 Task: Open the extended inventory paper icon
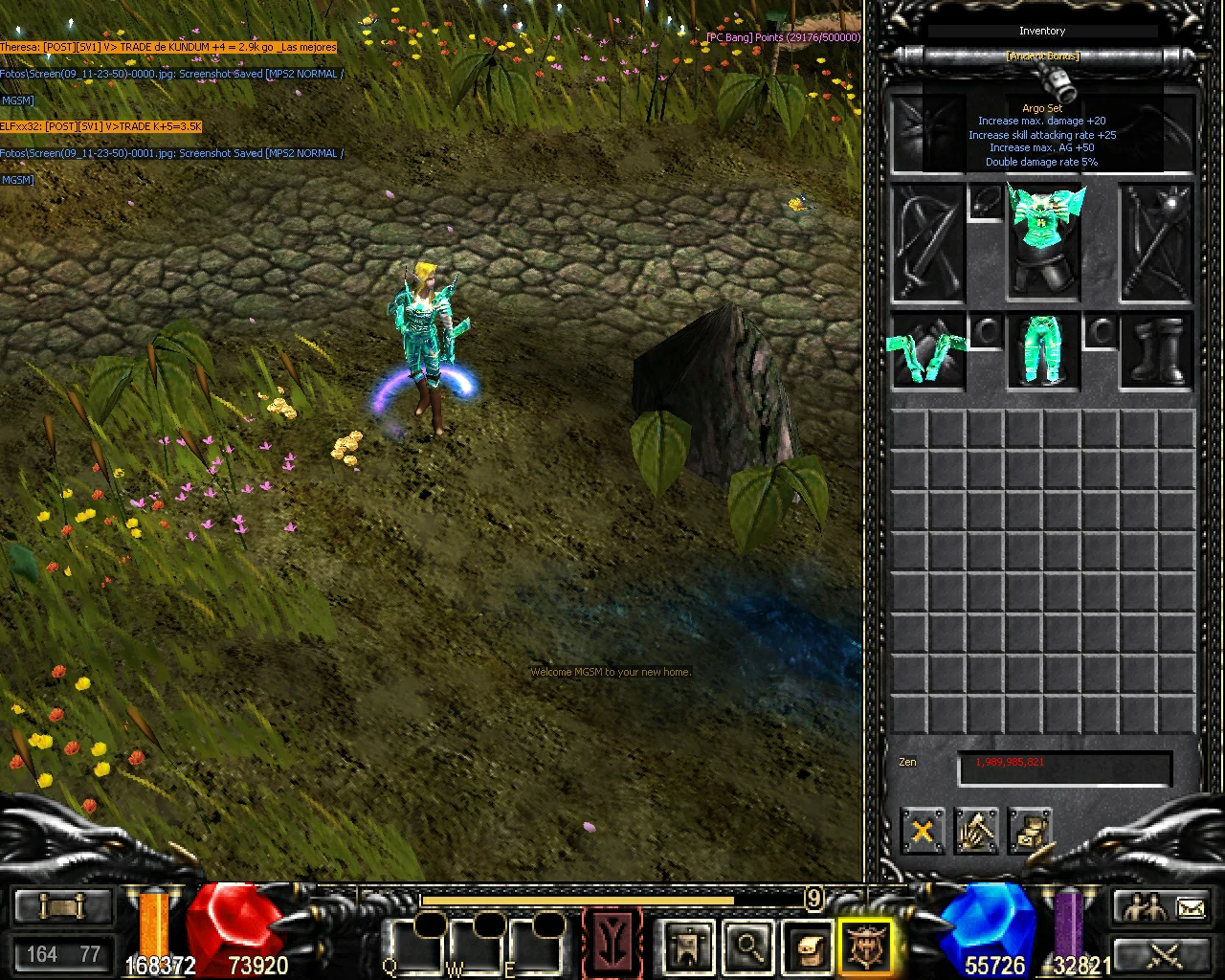pyautogui.click(x=808, y=946)
